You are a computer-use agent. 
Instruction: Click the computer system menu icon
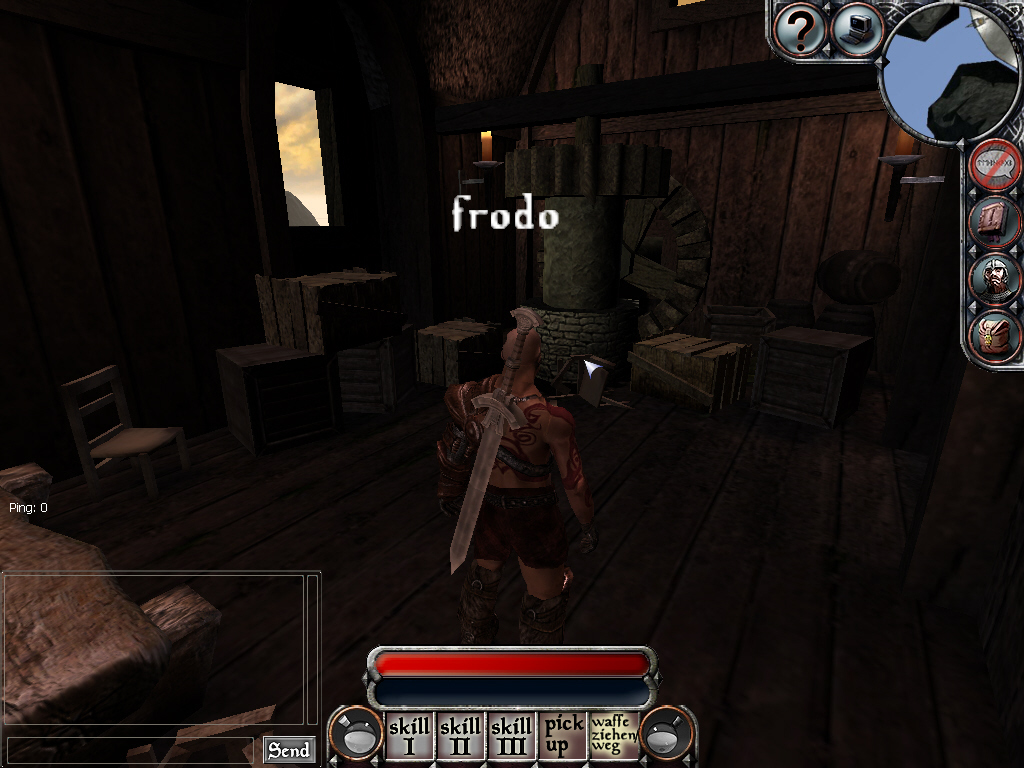point(857,31)
